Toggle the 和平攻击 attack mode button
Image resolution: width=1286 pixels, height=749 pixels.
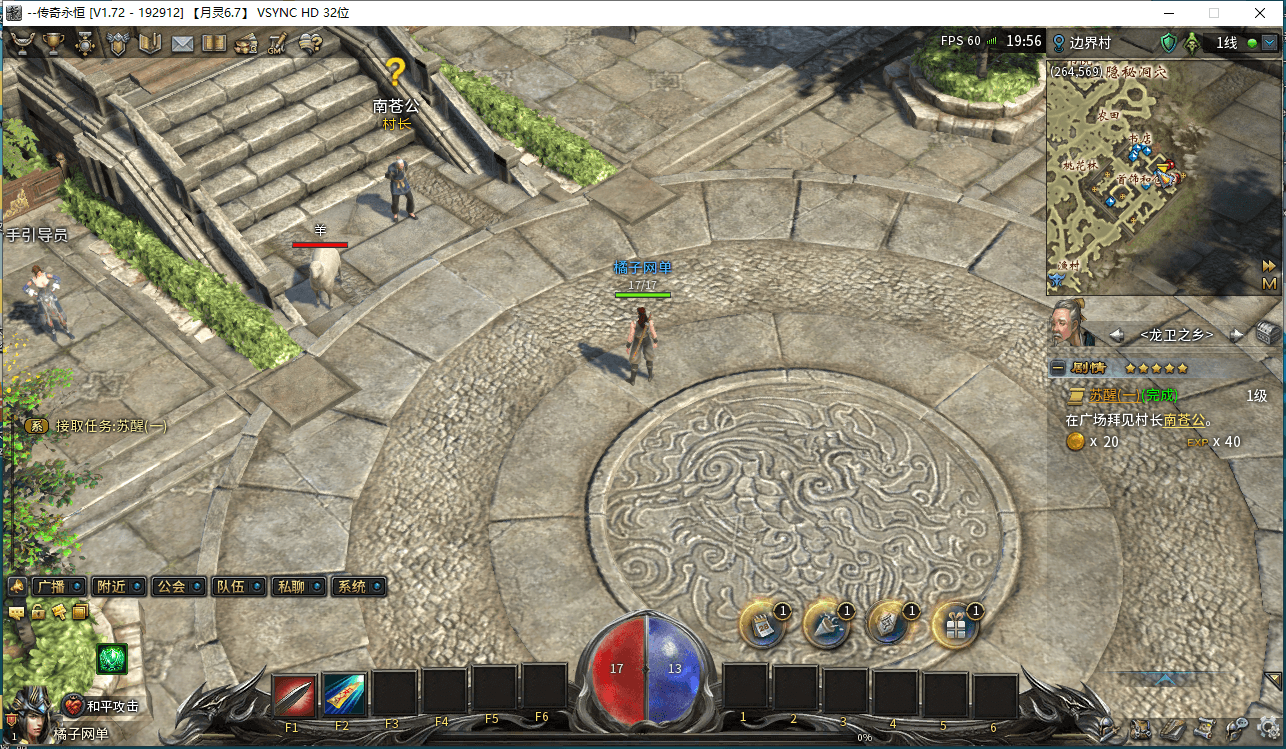click(102, 706)
